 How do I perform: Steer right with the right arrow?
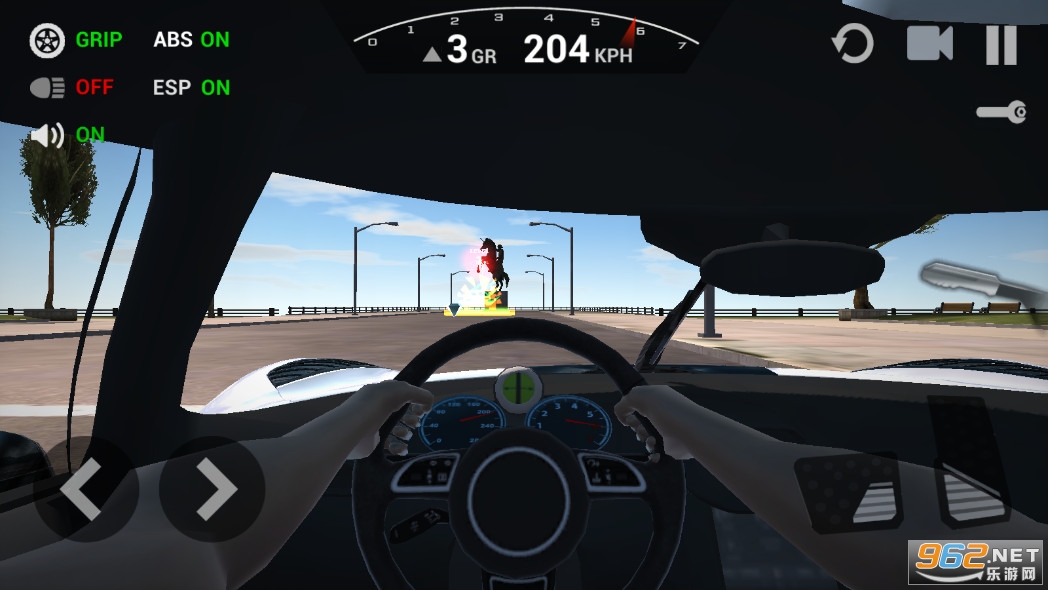[213, 490]
